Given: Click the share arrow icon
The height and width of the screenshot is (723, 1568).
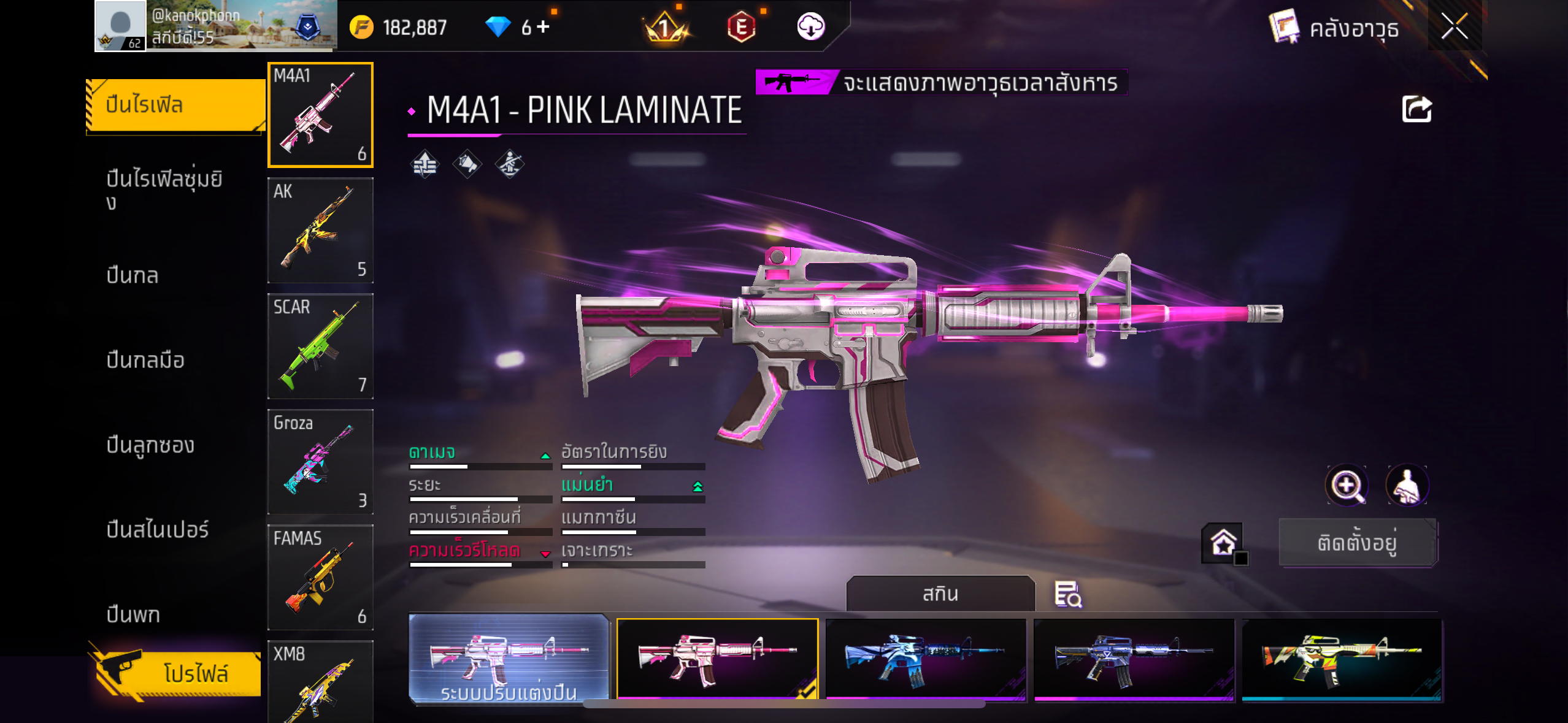Looking at the screenshot, I should [1416, 110].
